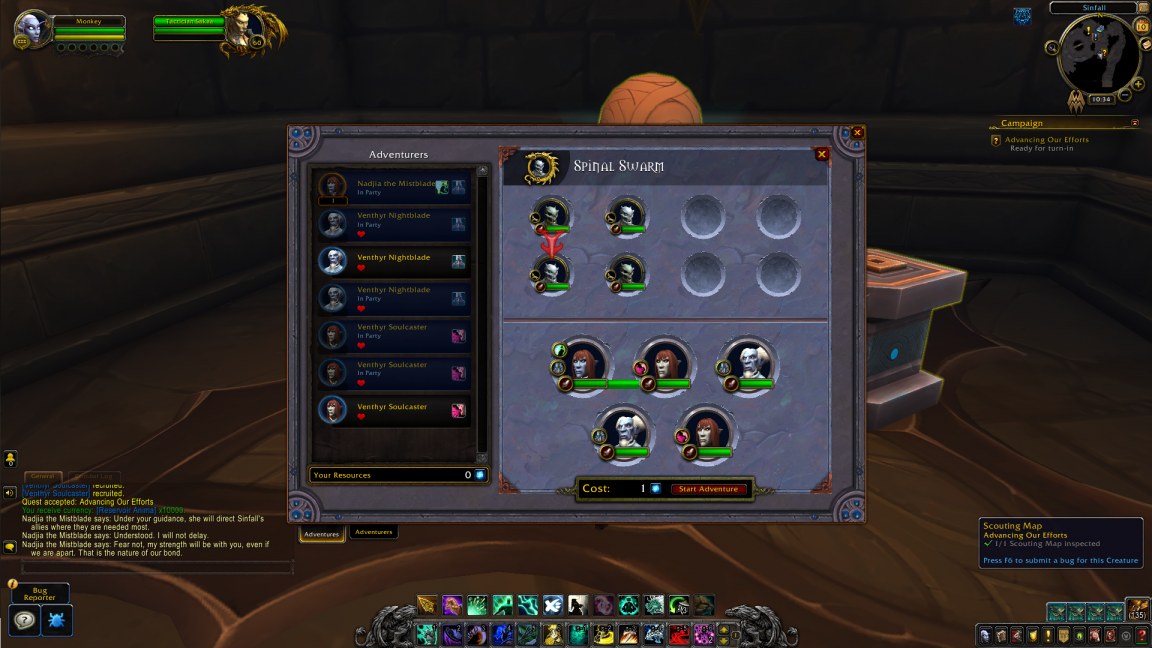The height and width of the screenshot is (648, 1152).
Task: Switch to the Adventurers tab
Action: [373, 532]
